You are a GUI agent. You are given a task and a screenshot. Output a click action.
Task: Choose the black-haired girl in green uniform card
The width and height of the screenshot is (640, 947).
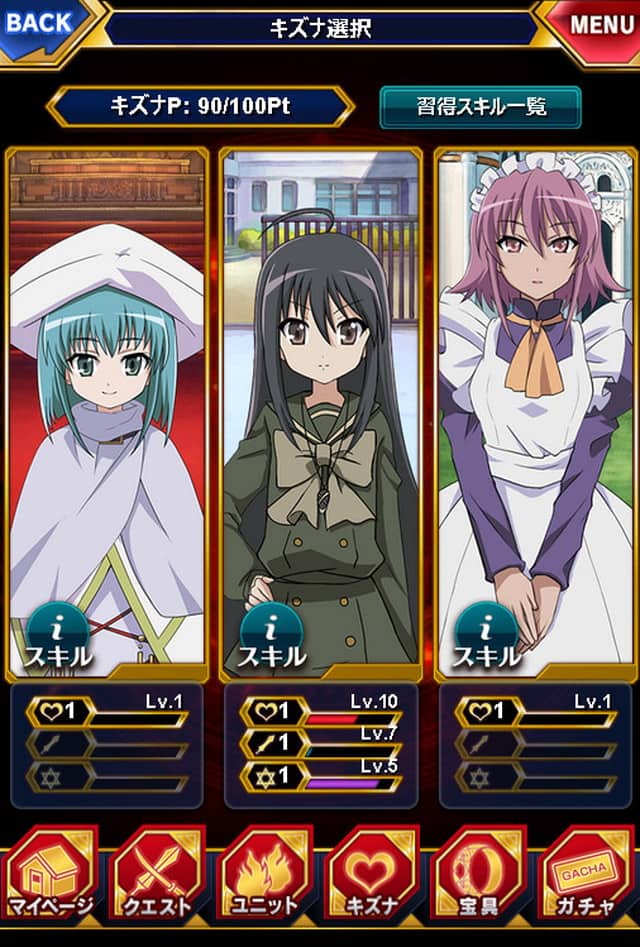[x=320, y=400]
